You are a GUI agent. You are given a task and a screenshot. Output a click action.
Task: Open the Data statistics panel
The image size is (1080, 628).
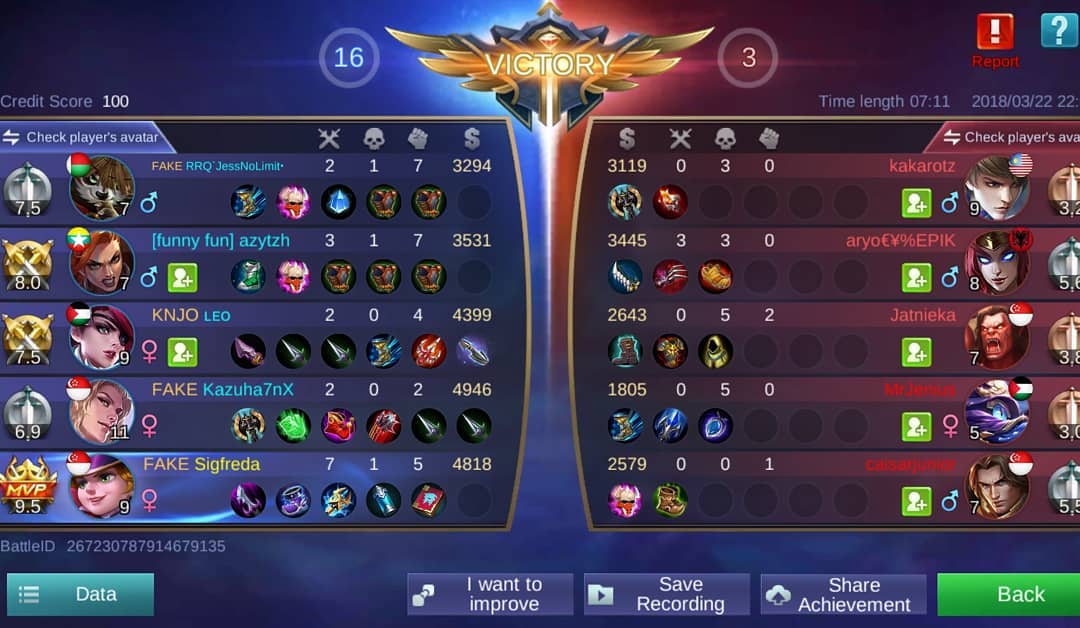(x=80, y=594)
